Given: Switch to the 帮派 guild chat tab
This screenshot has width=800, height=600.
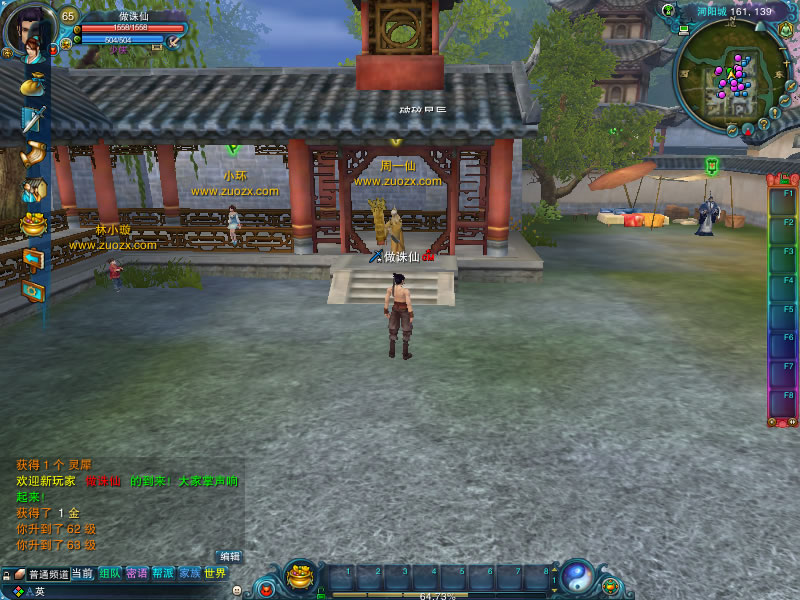Looking at the screenshot, I should [163, 574].
